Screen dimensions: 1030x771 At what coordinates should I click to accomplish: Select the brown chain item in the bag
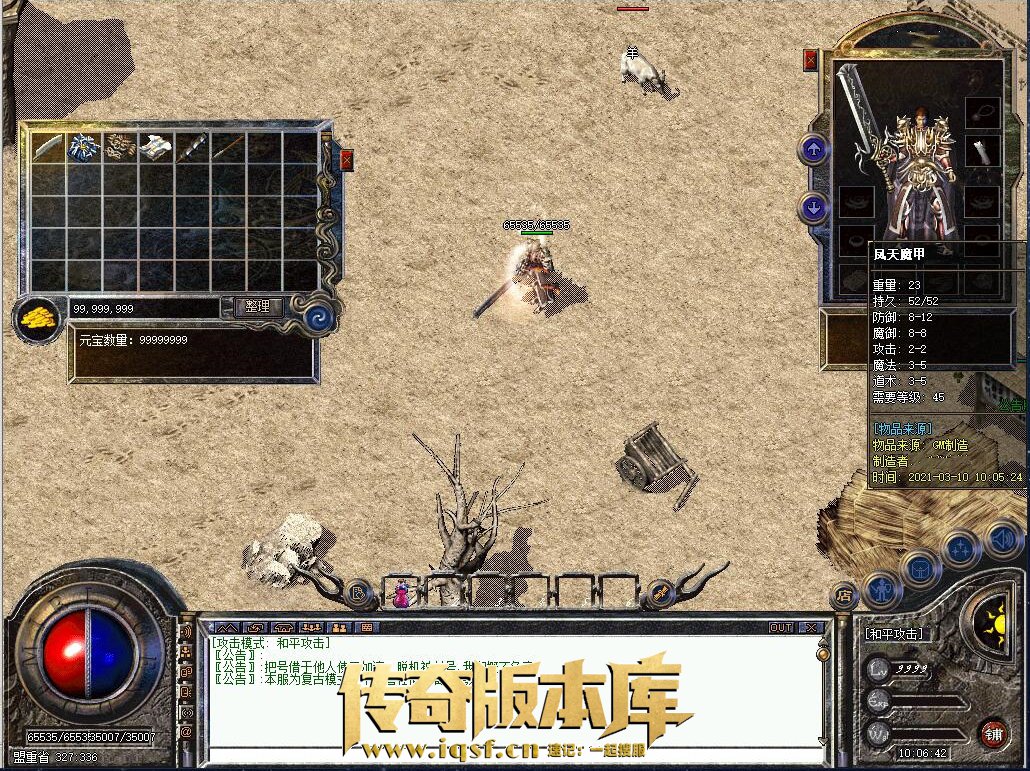121,147
